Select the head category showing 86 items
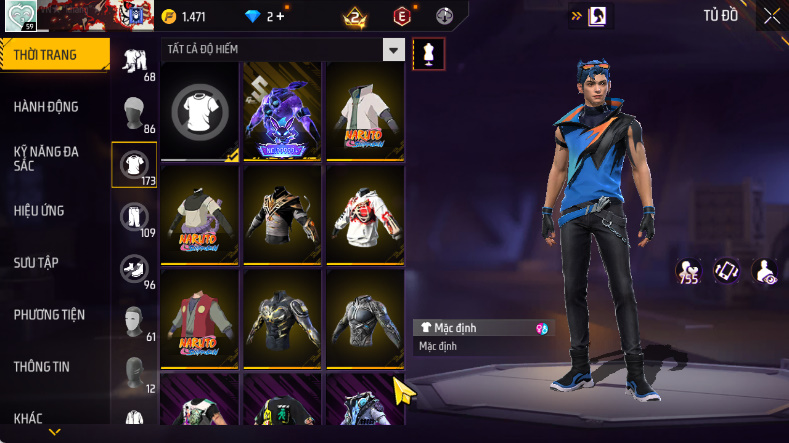Screen dimensions: 789x443 tap(134, 112)
